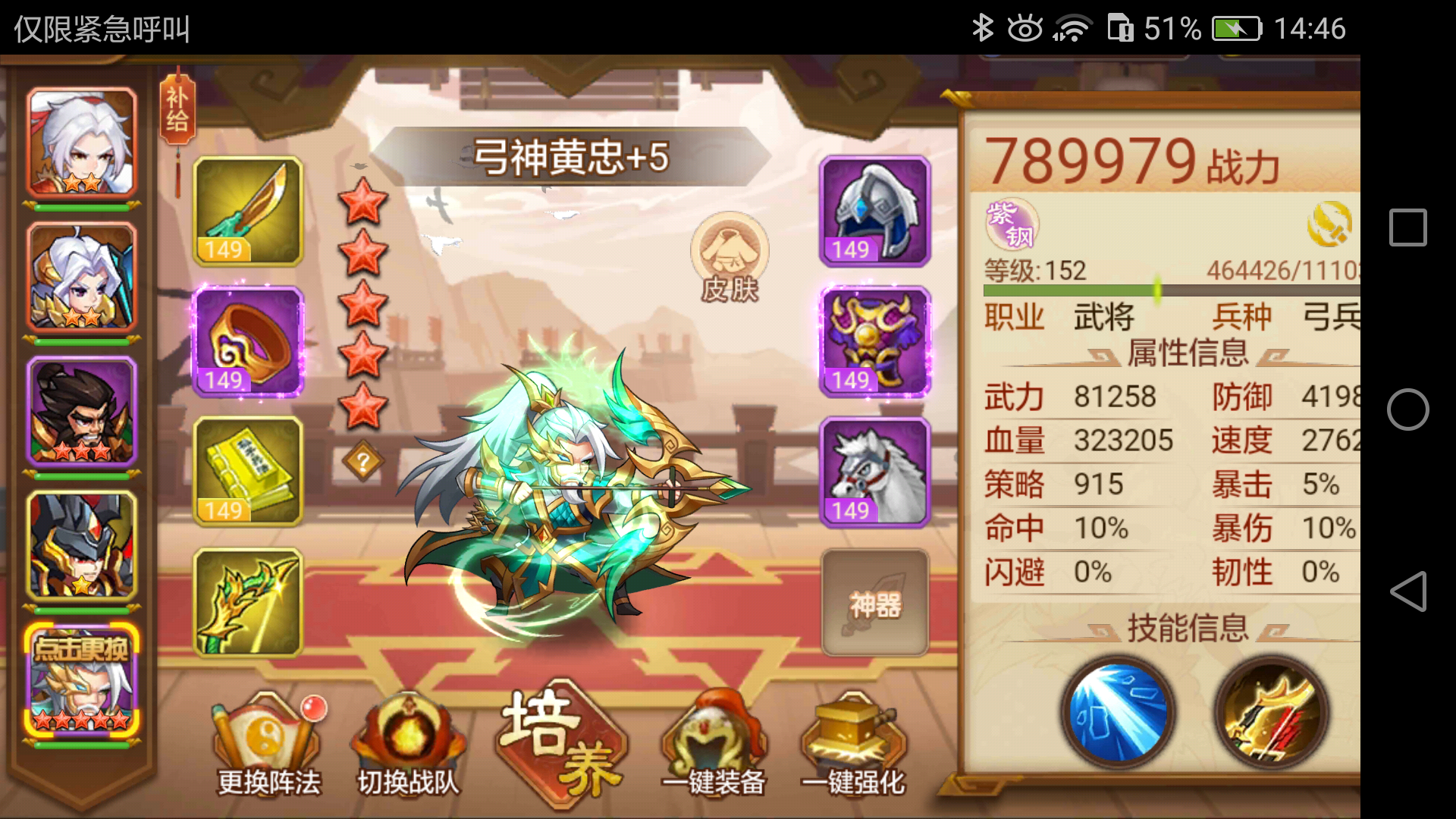Screen dimensions: 1456x819
Task: Select the golden bow equipment slot
Action: tap(249, 603)
